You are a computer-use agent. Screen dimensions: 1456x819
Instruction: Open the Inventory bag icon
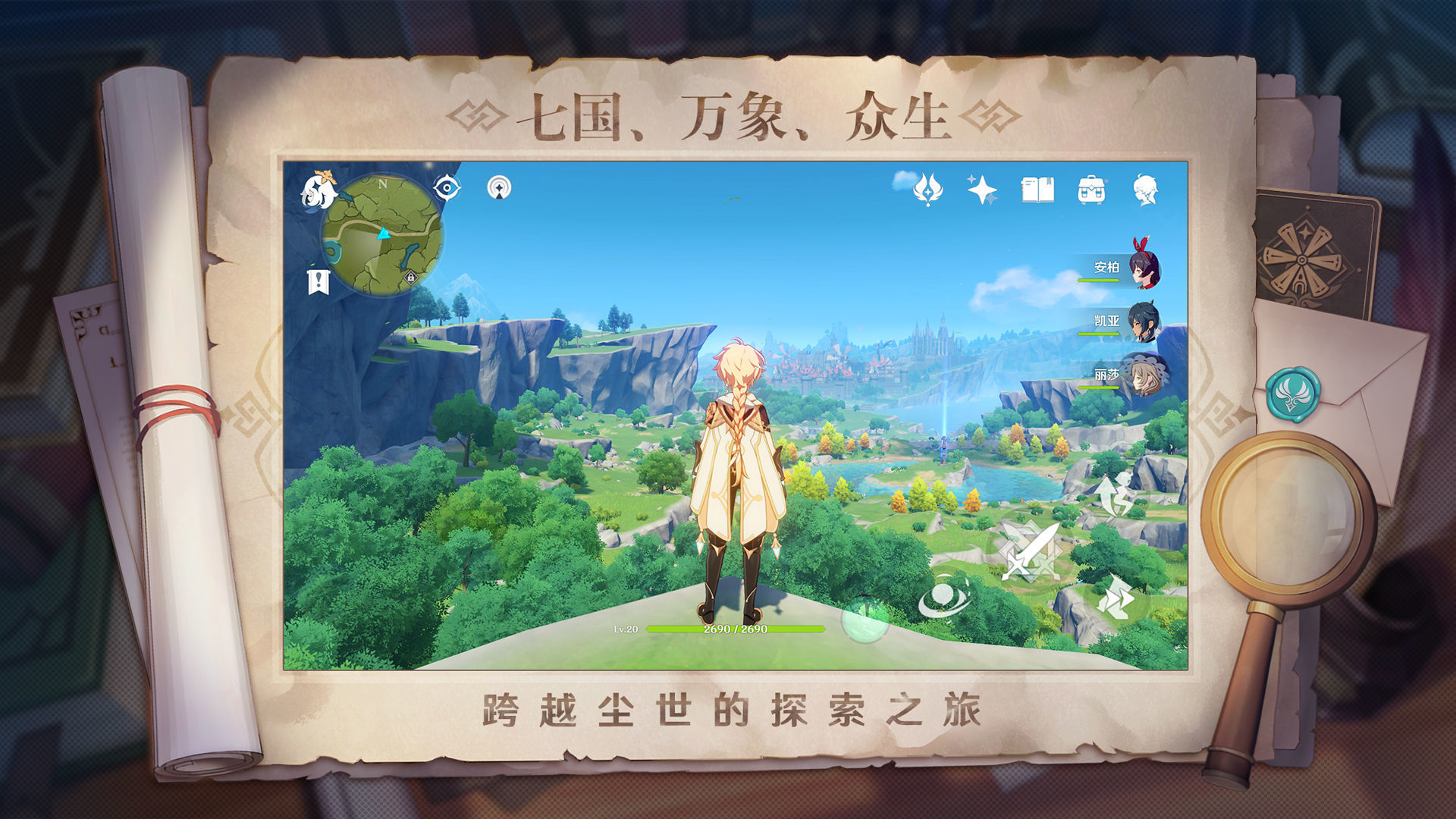tap(1091, 190)
